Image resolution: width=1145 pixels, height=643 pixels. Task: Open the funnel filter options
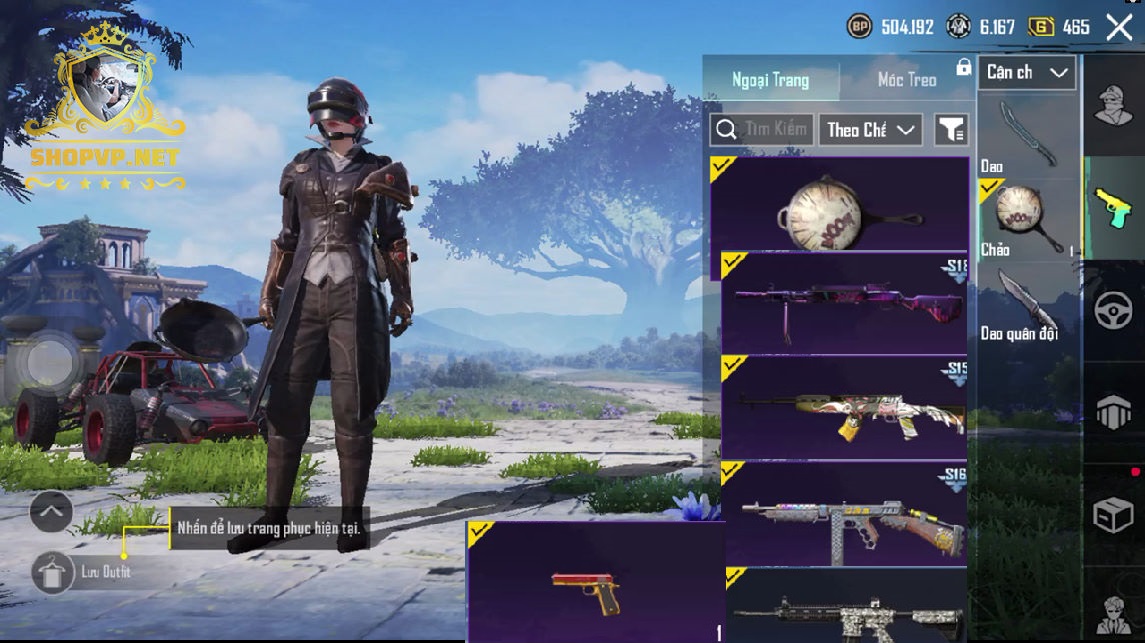click(x=951, y=130)
